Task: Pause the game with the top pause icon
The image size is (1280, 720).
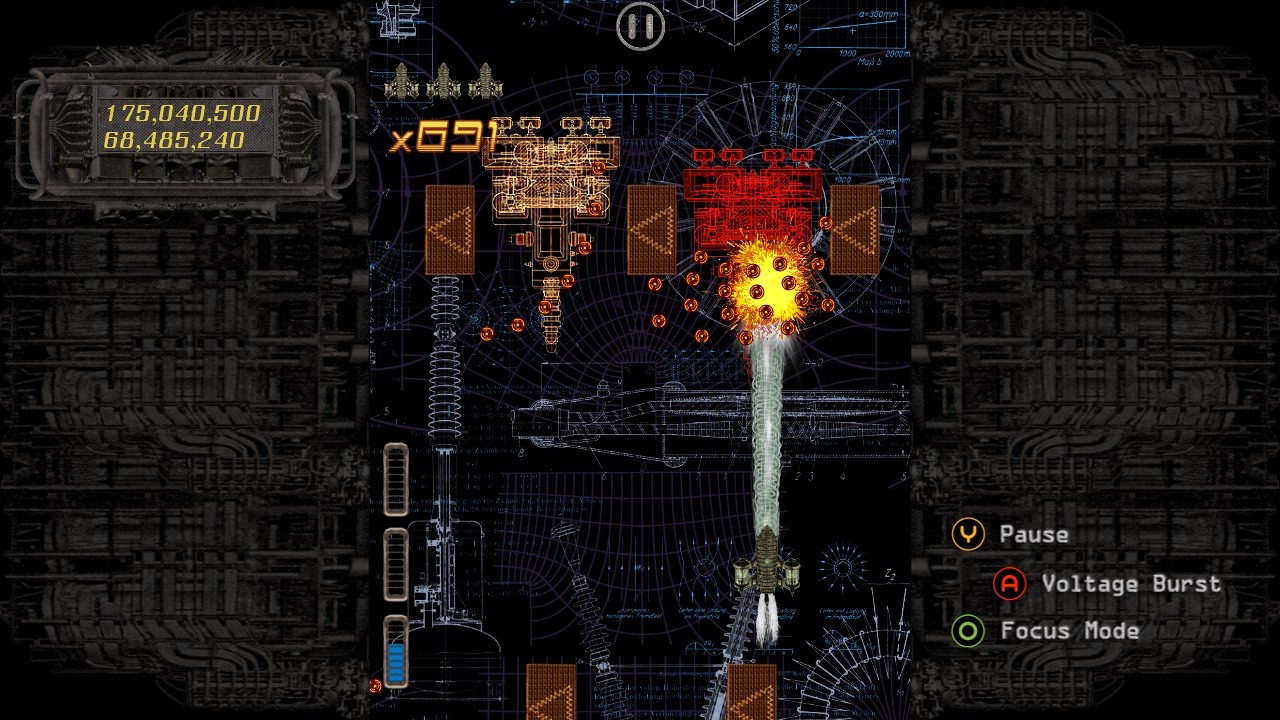Action: click(640, 26)
